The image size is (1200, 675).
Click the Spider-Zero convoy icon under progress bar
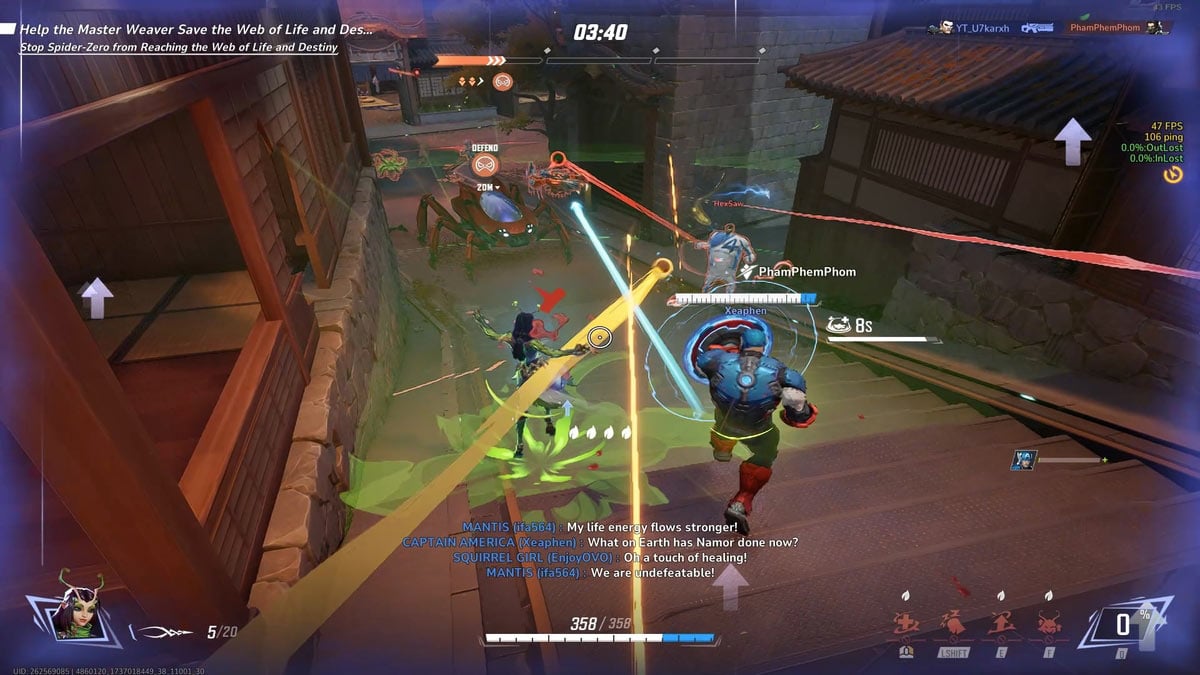pyautogui.click(x=503, y=82)
